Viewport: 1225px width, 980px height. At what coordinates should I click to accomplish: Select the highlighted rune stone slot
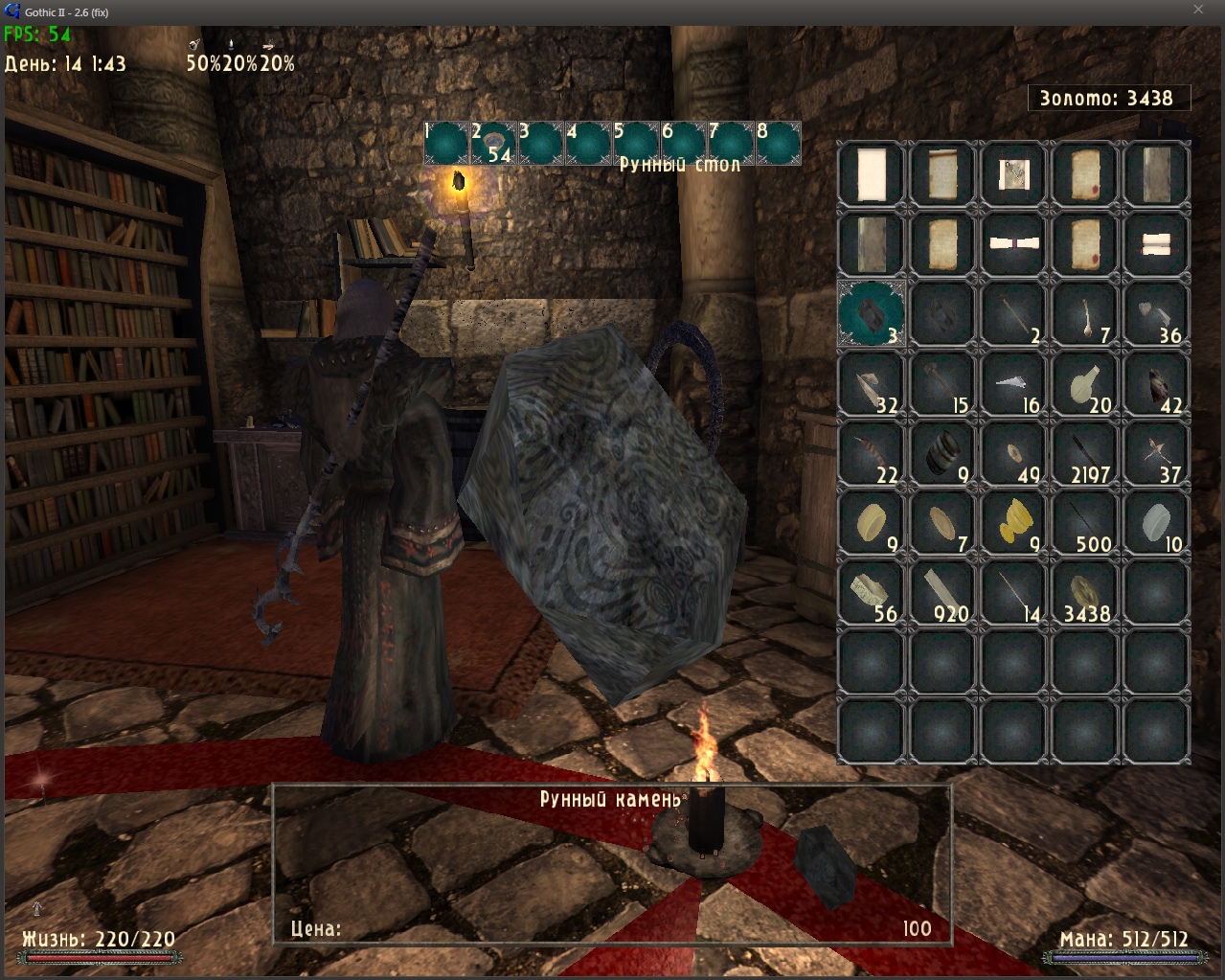point(871,313)
